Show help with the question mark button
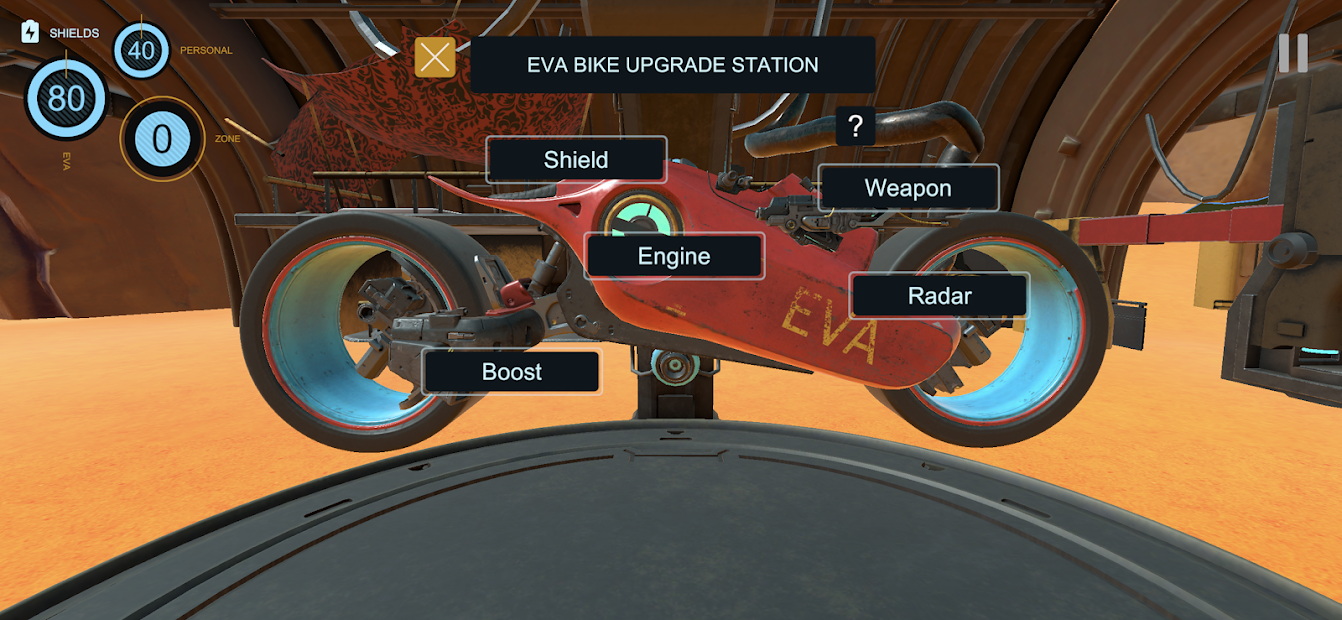The width and height of the screenshot is (1342, 620). [x=855, y=127]
